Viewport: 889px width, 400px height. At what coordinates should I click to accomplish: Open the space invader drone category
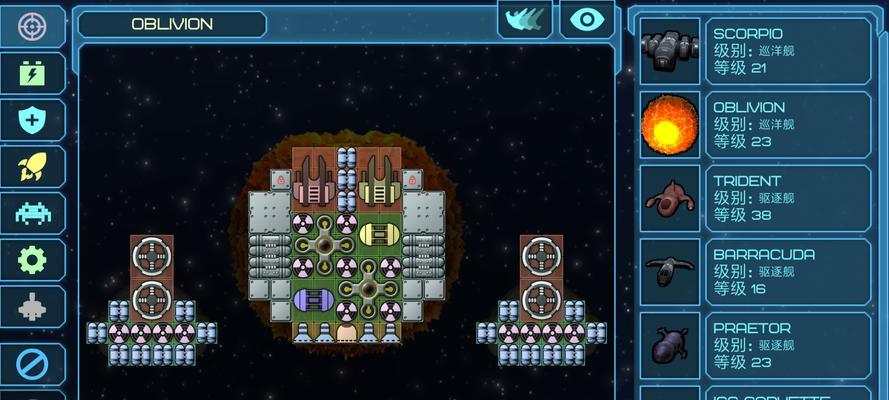[x=32, y=214]
